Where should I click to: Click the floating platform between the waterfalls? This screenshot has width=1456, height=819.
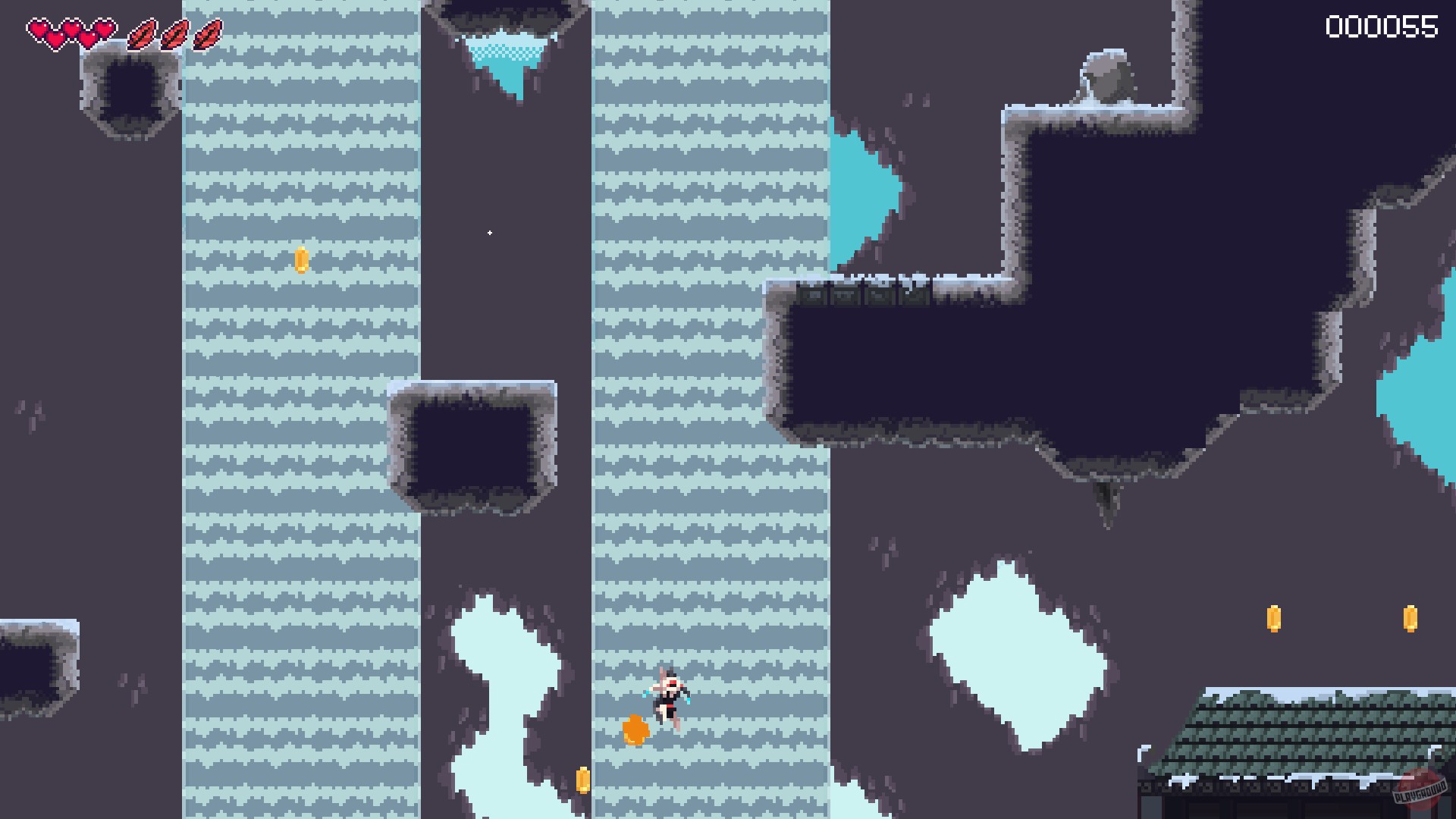click(470, 447)
